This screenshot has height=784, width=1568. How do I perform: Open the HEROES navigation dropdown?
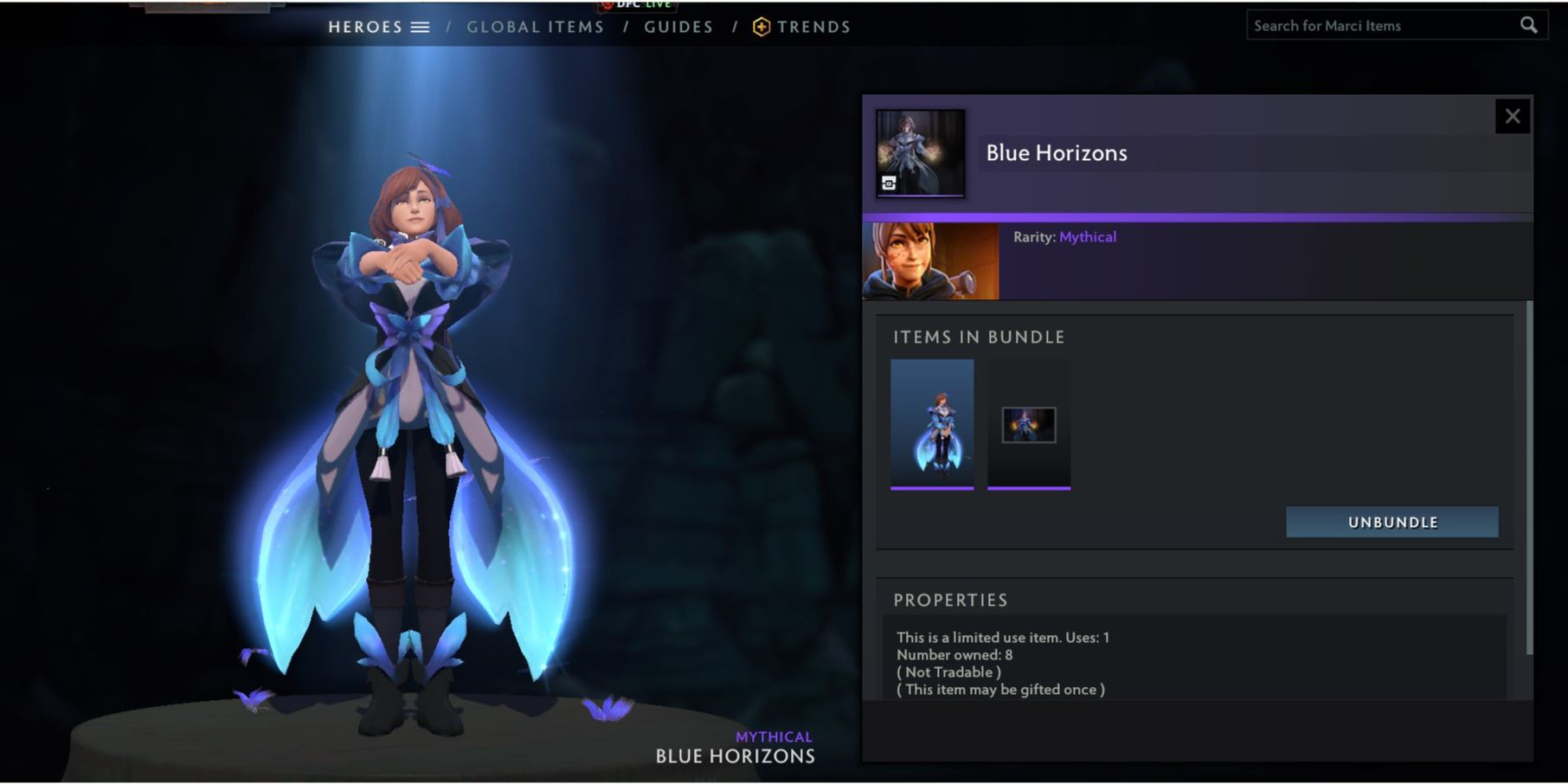tap(364, 27)
